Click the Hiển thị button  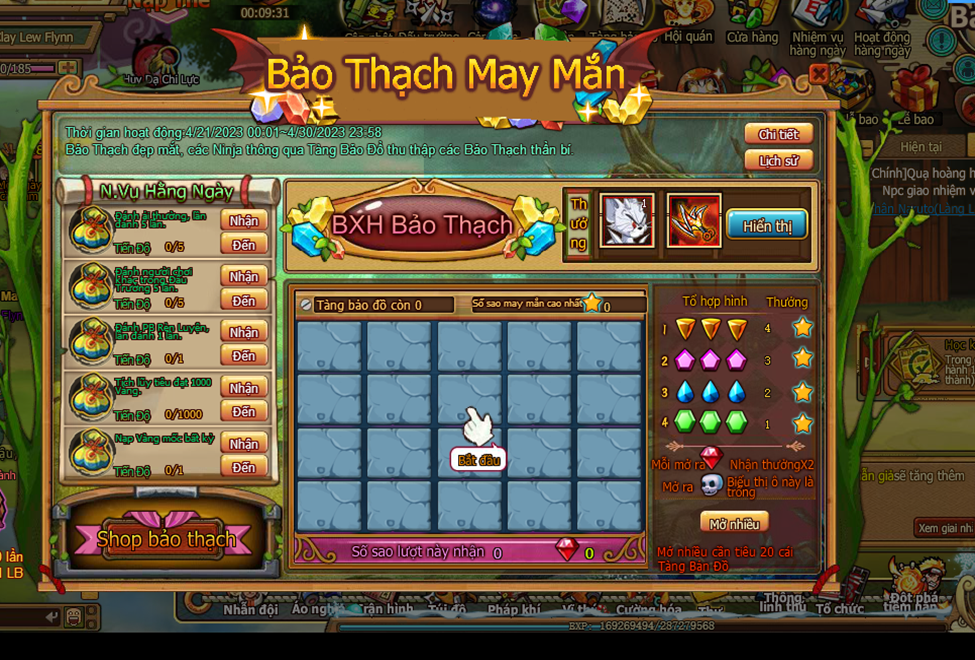click(767, 226)
